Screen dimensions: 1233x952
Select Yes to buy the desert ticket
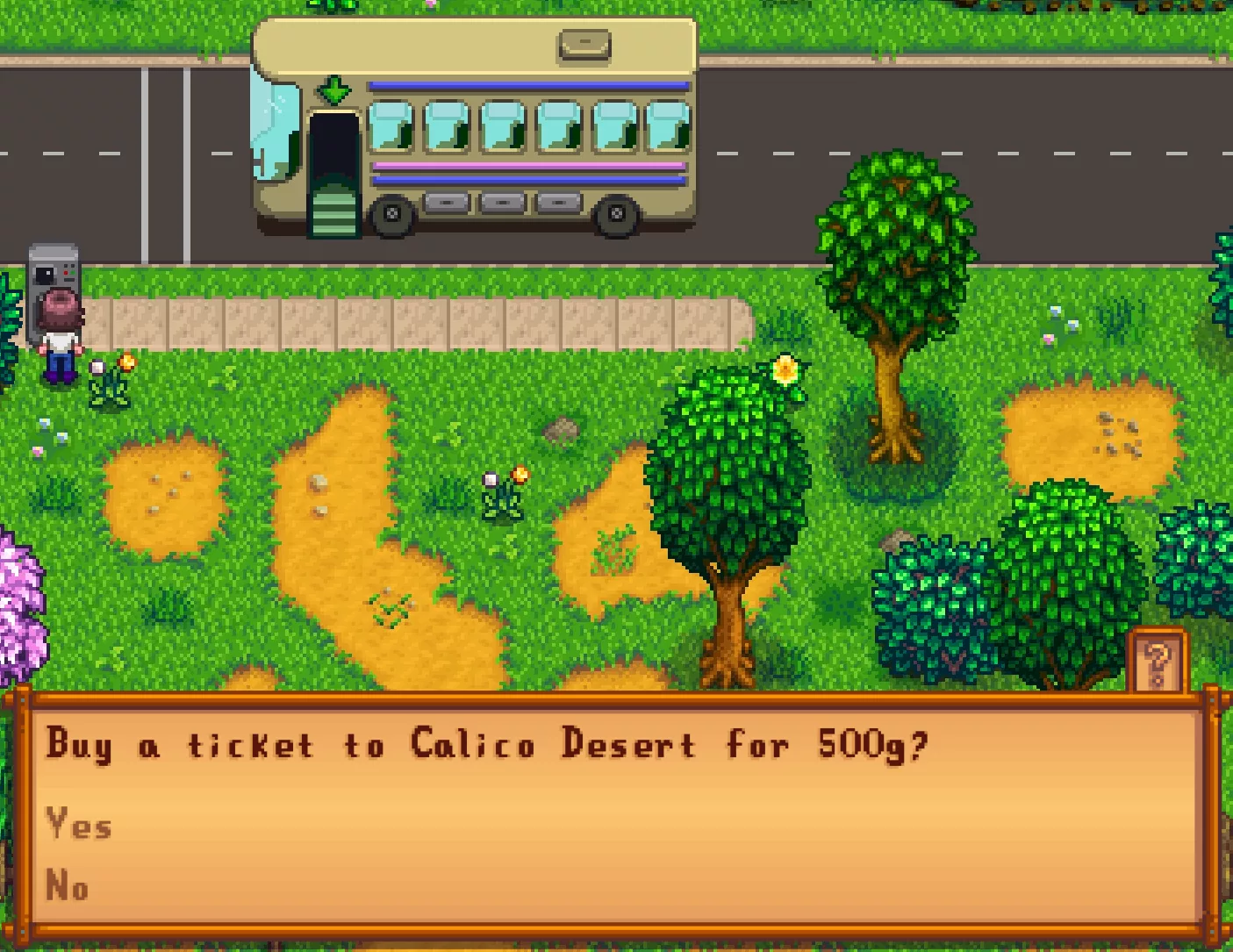coord(79,825)
